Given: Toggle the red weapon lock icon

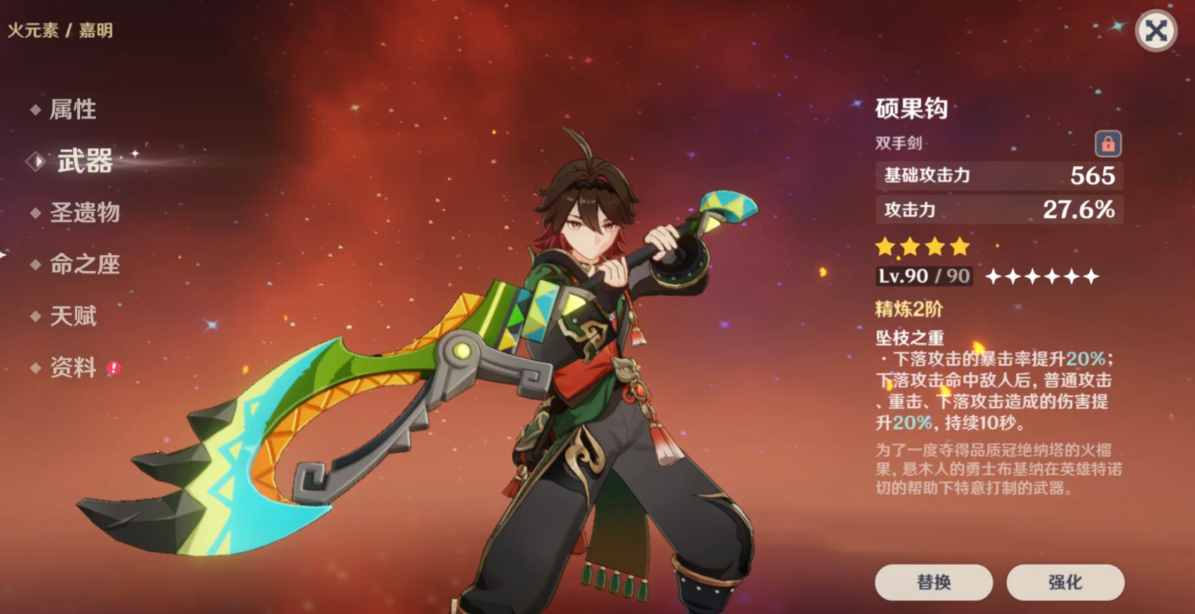Looking at the screenshot, I should click(x=1107, y=143).
